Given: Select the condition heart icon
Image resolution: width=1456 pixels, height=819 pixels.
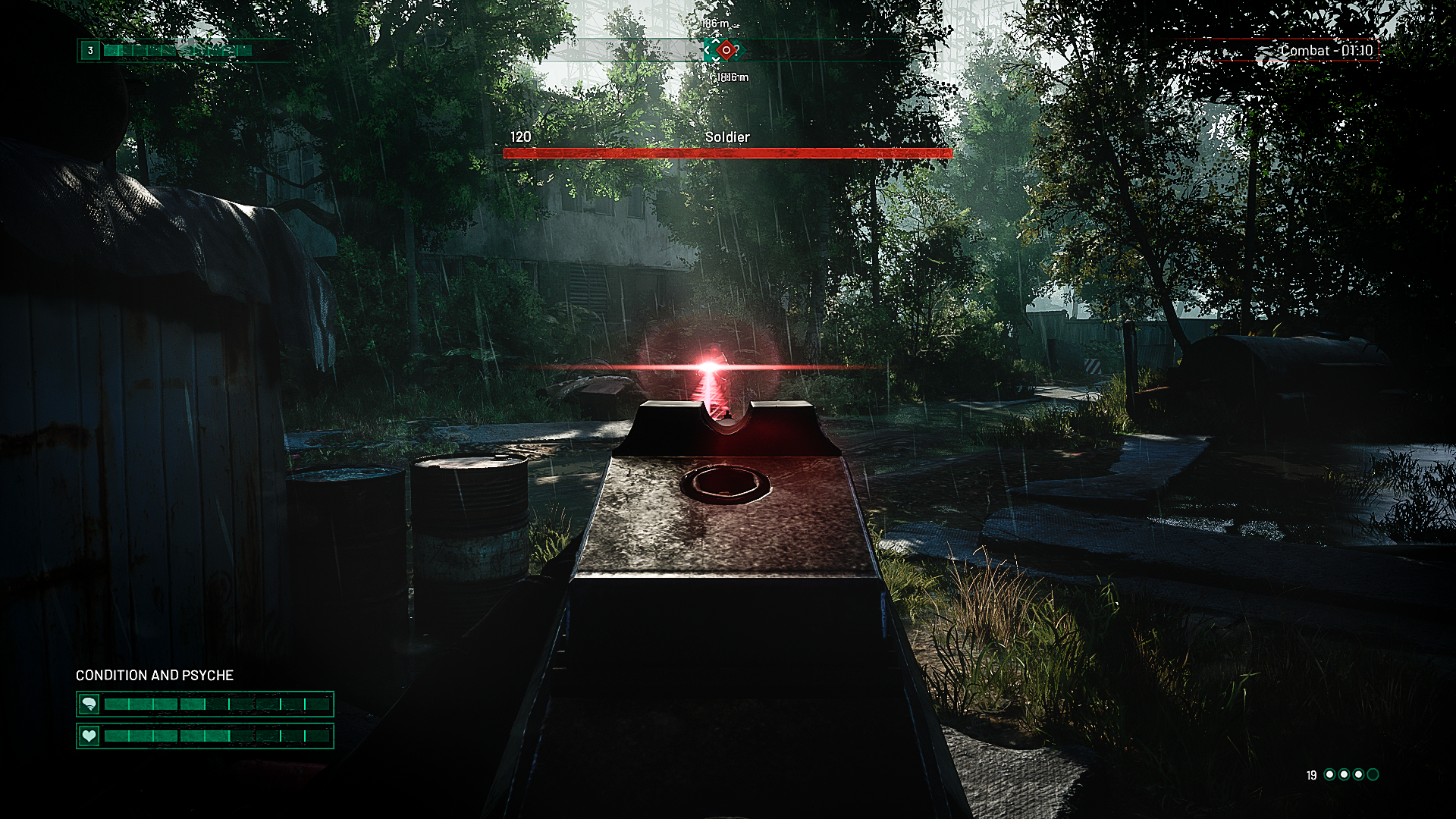Looking at the screenshot, I should click(x=89, y=736).
